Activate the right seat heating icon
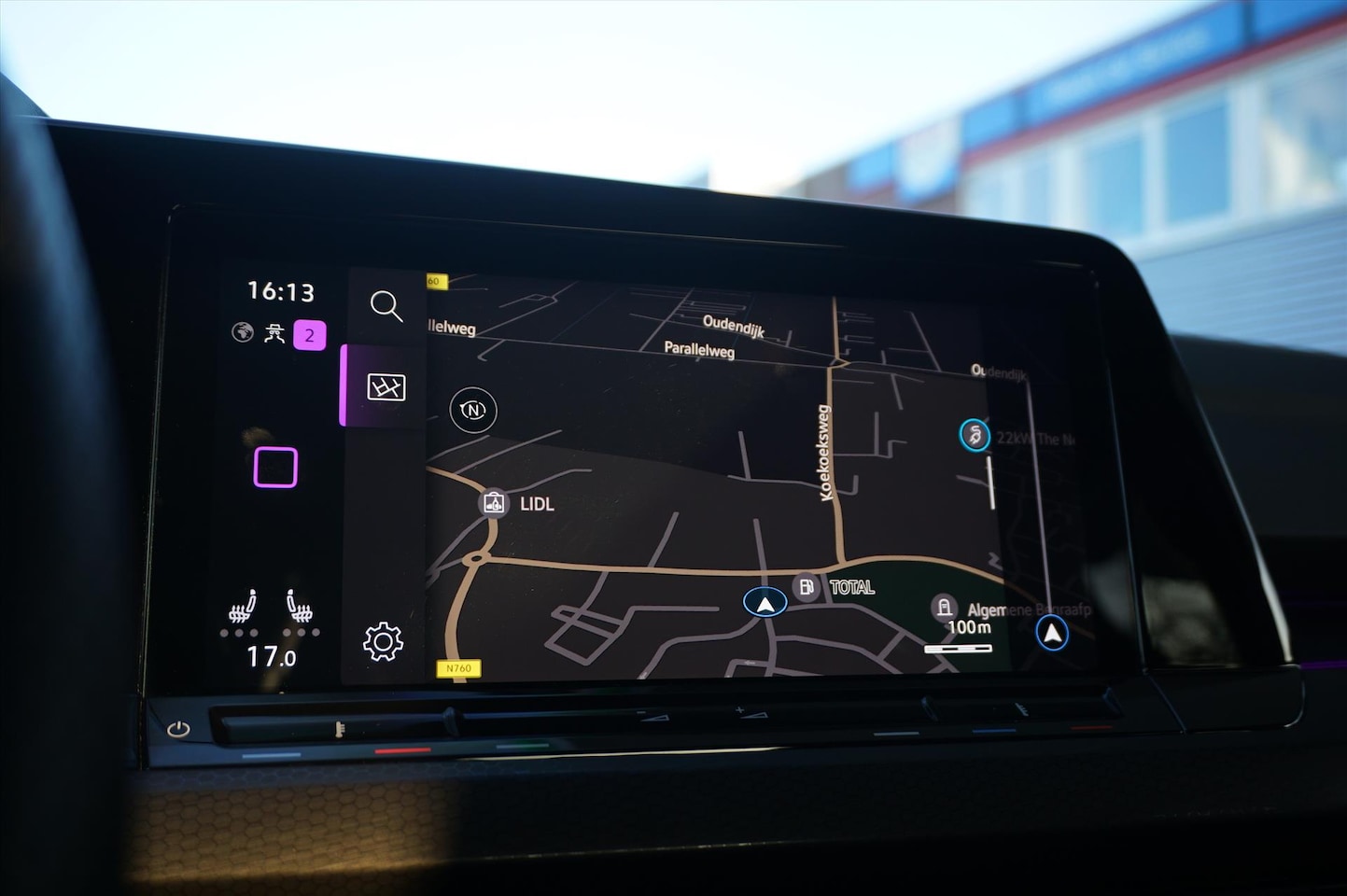The width and height of the screenshot is (1347, 896). pos(300,608)
